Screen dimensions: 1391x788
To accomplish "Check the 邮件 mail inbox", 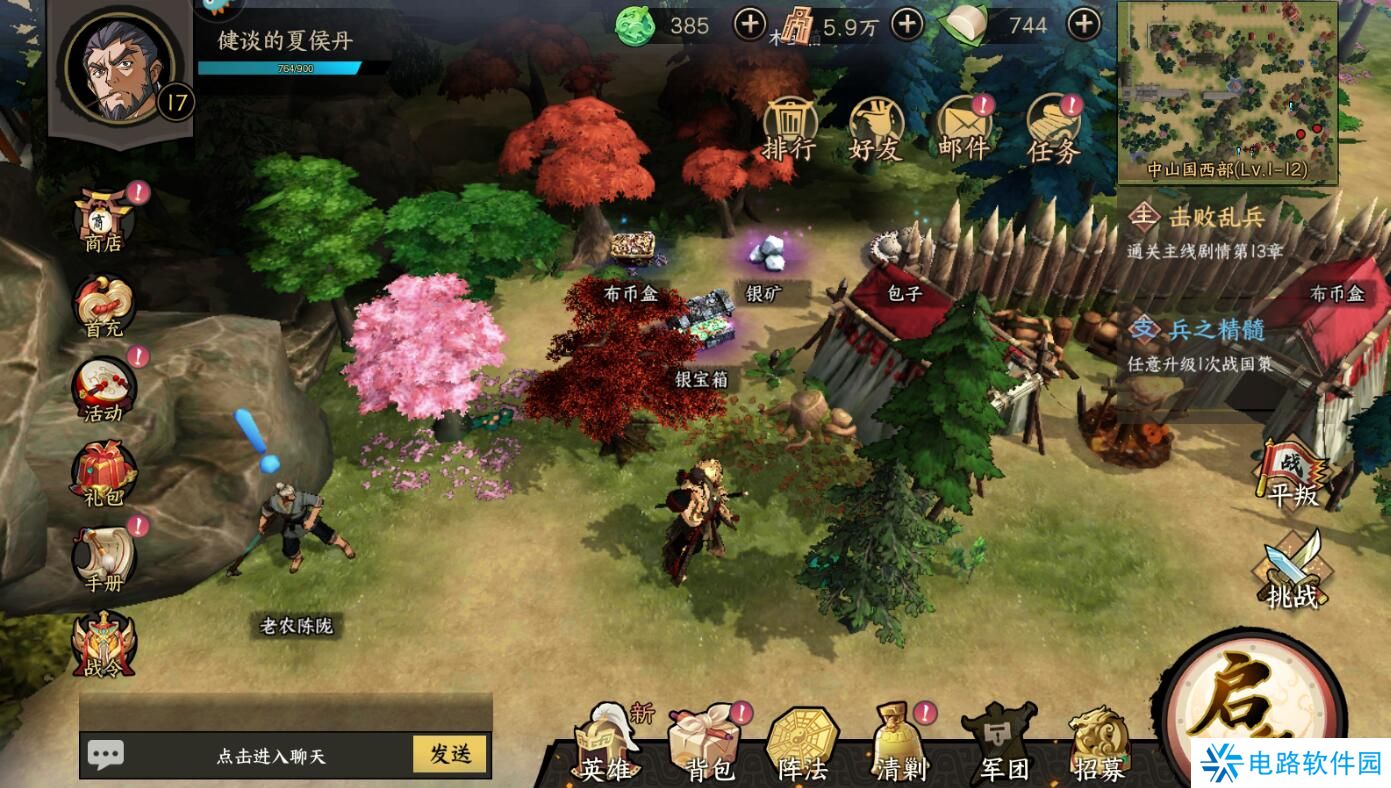I will click(x=963, y=132).
